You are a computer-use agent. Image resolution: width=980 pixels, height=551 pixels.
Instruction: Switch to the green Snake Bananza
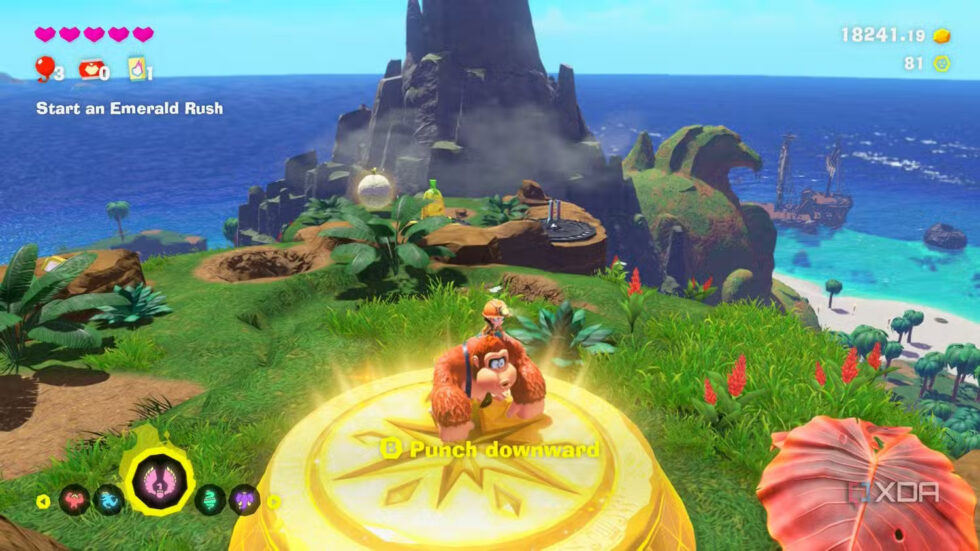click(x=210, y=498)
